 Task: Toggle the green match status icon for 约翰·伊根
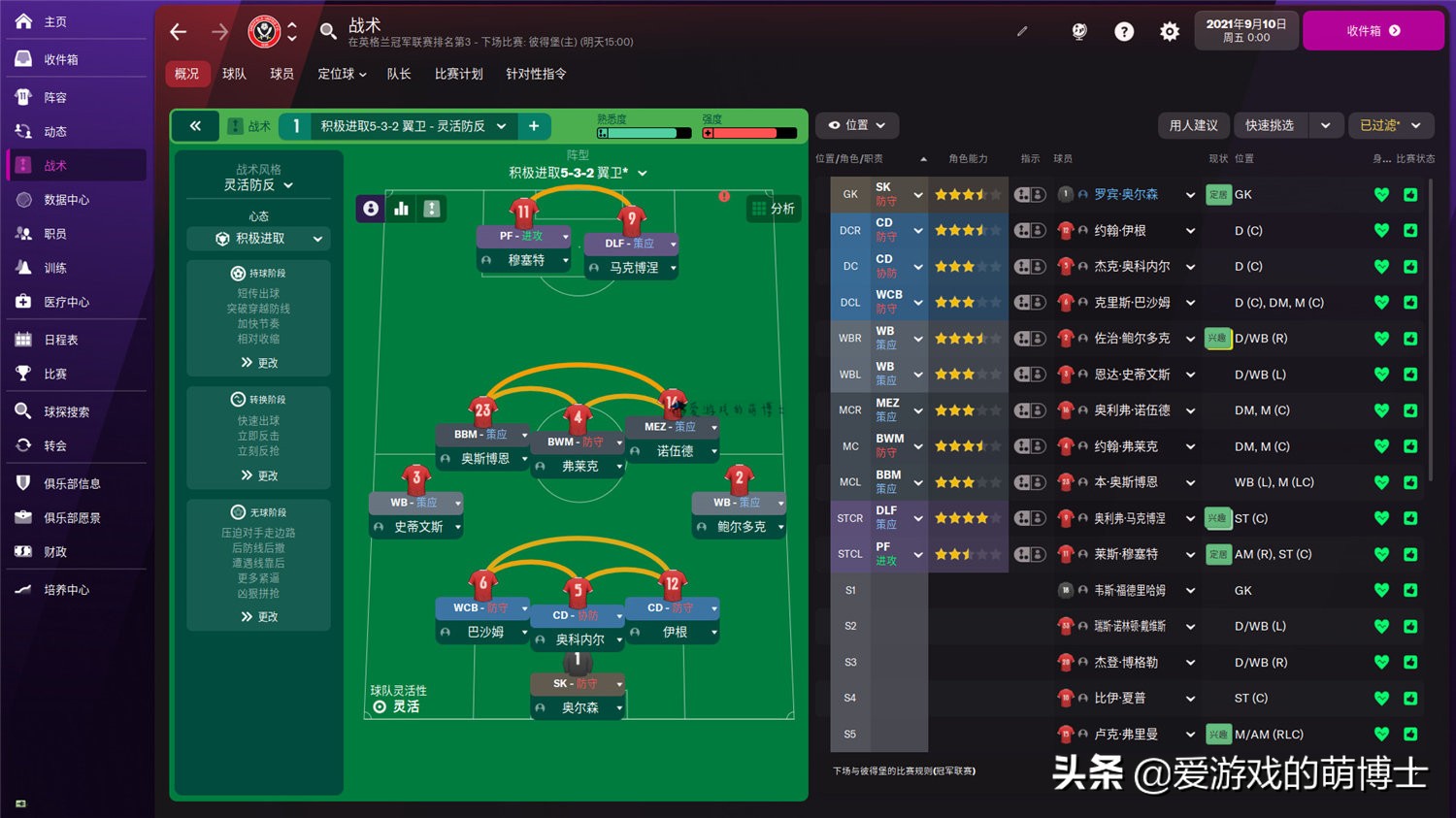(x=1409, y=230)
